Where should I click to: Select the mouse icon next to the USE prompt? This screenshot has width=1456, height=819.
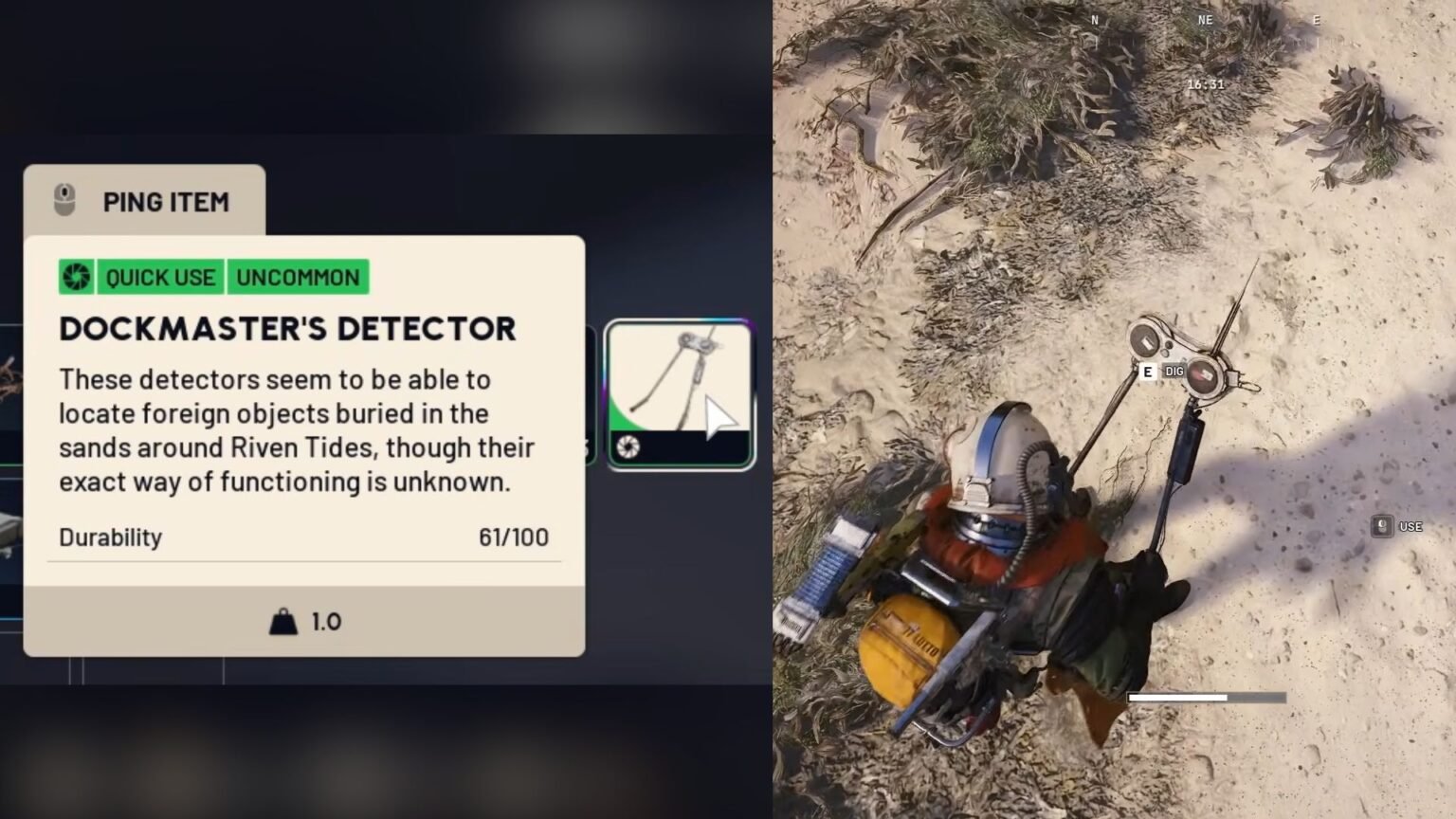coord(1382,526)
